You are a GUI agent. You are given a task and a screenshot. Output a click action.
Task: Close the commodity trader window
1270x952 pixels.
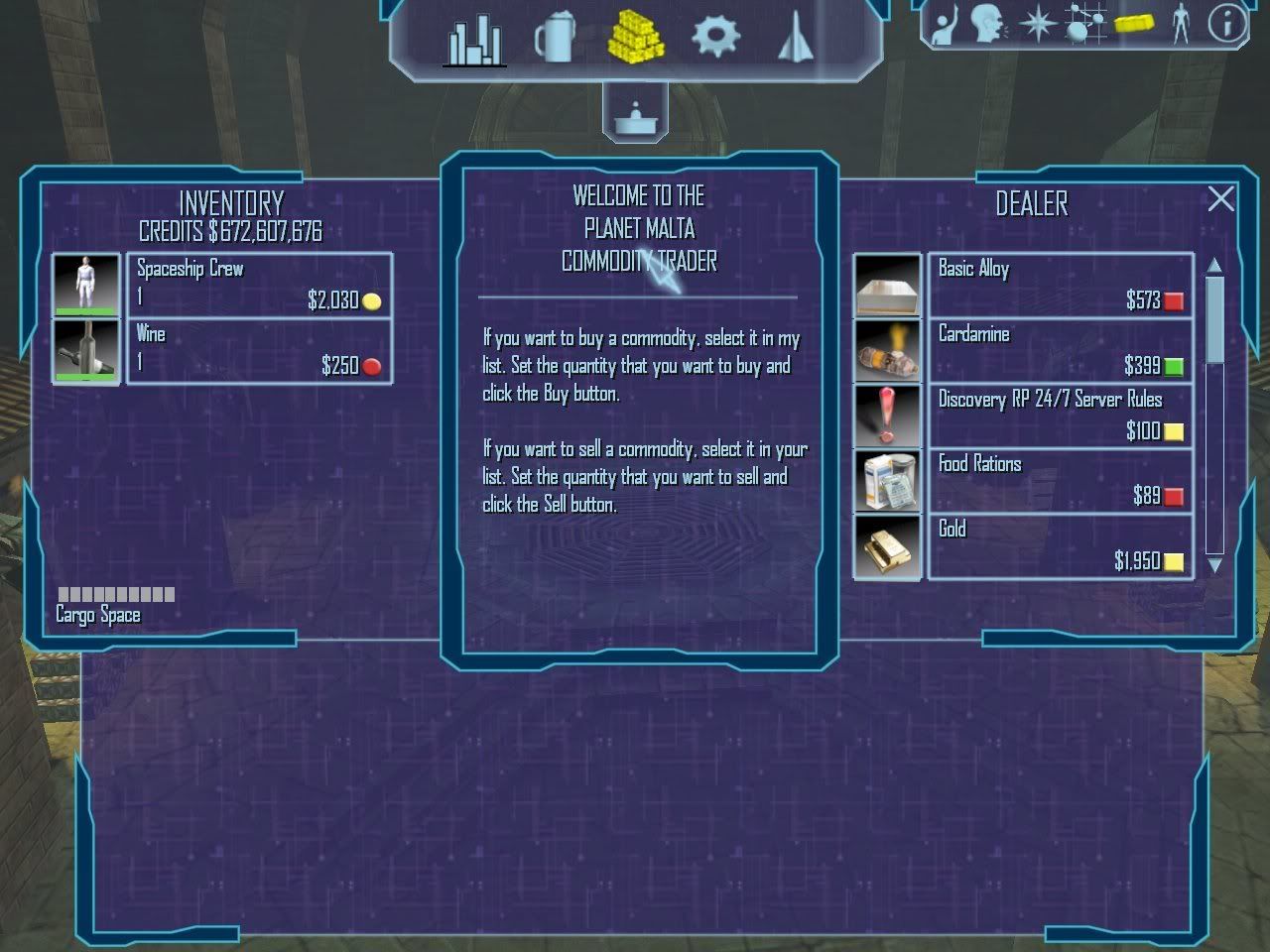(x=1221, y=199)
